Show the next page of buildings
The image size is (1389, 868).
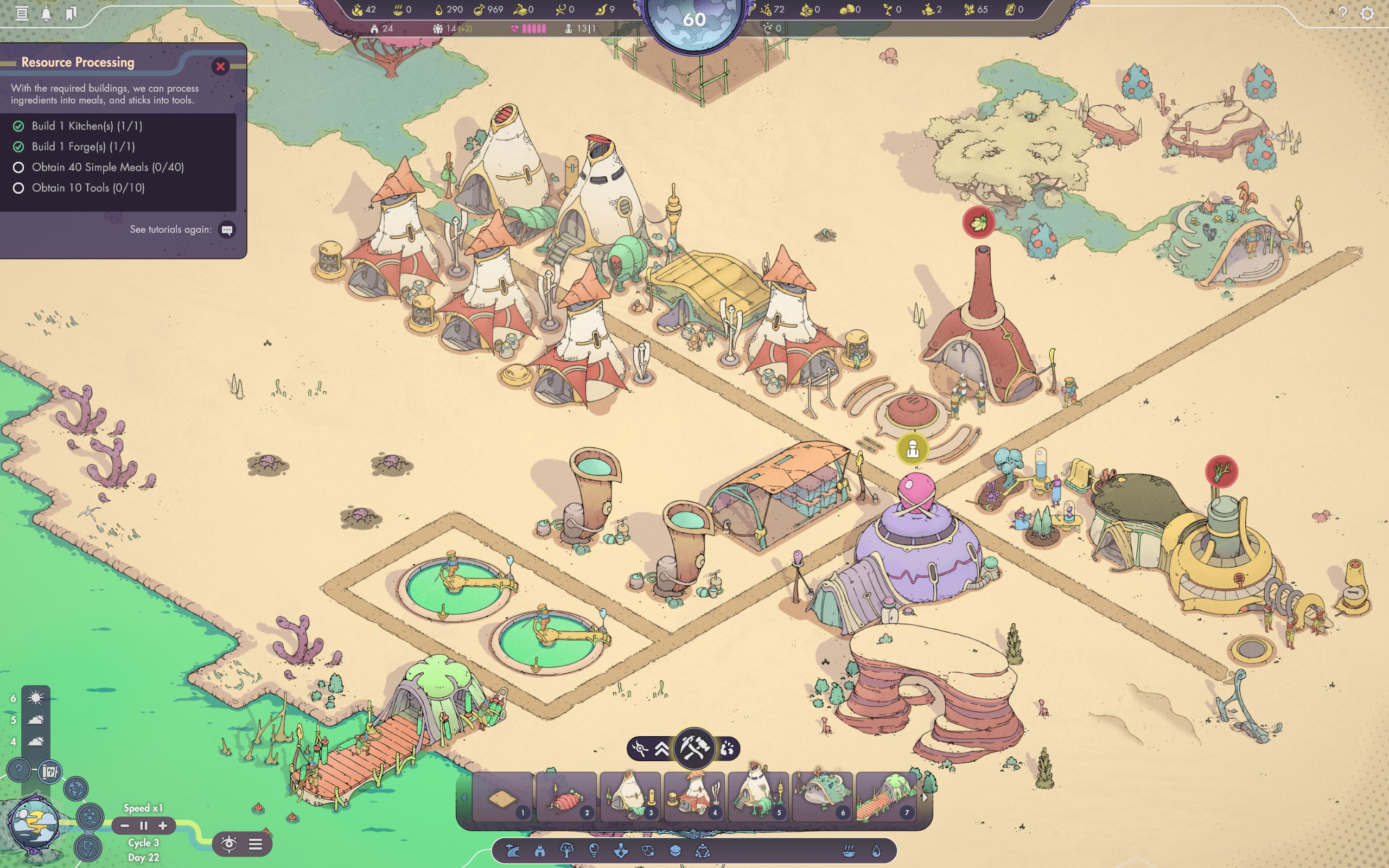(x=924, y=797)
